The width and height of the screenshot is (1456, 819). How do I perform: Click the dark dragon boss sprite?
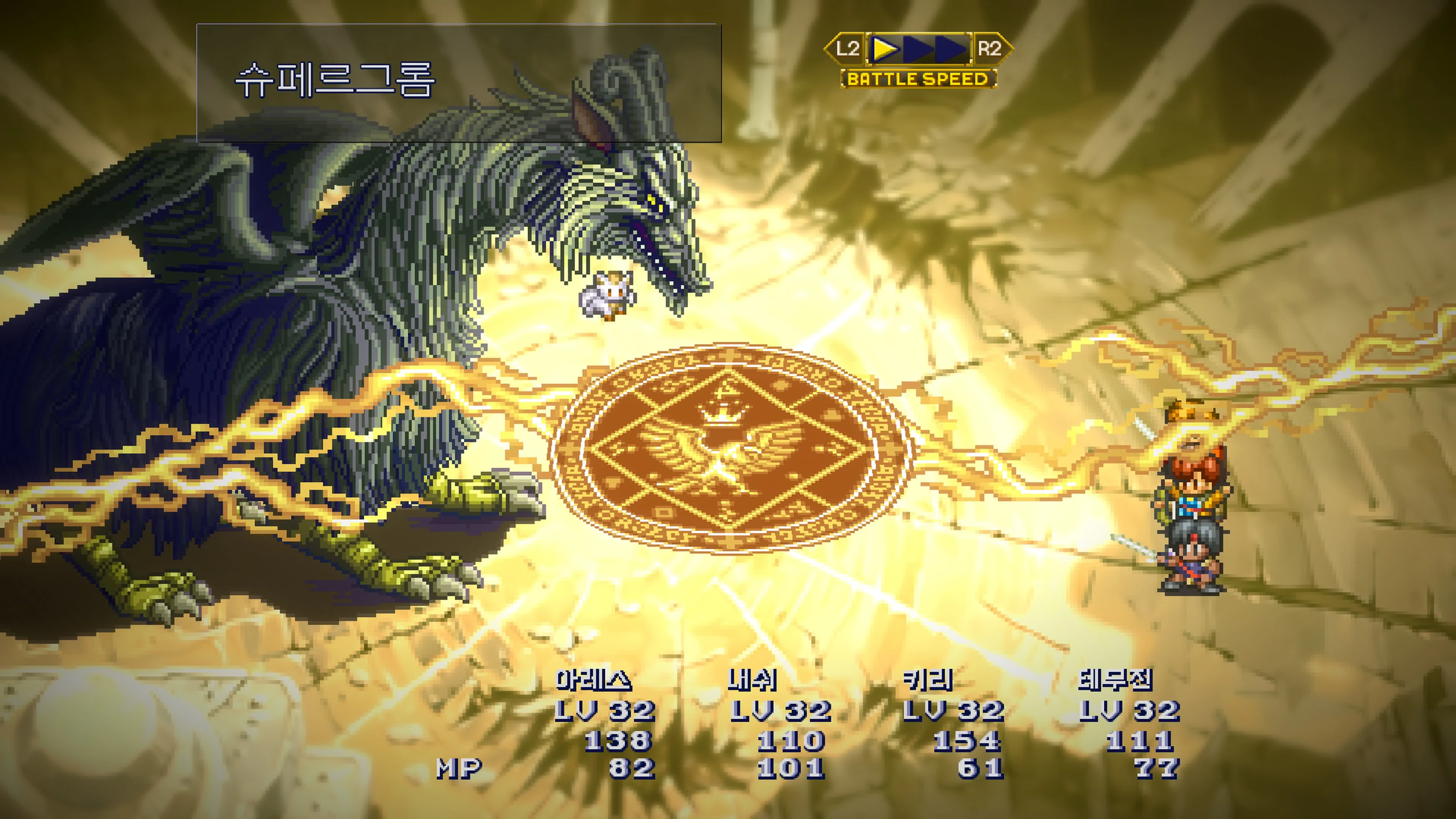click(395, 254)
